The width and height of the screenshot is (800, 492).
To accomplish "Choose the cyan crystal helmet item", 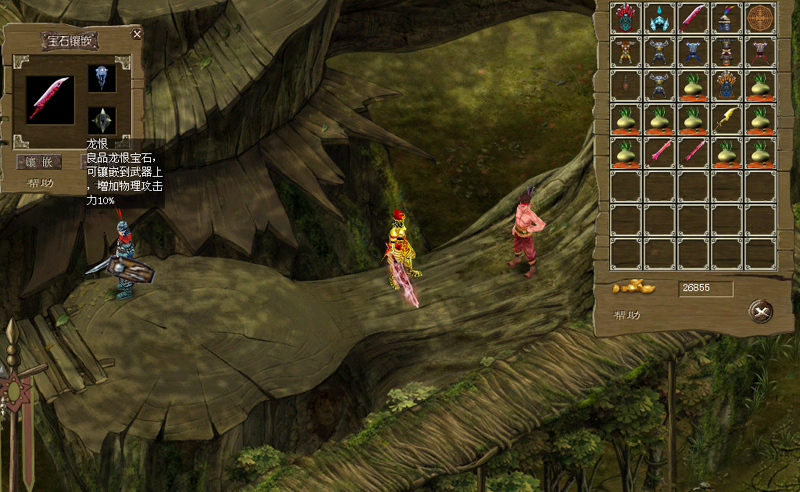I will point(660,18).
